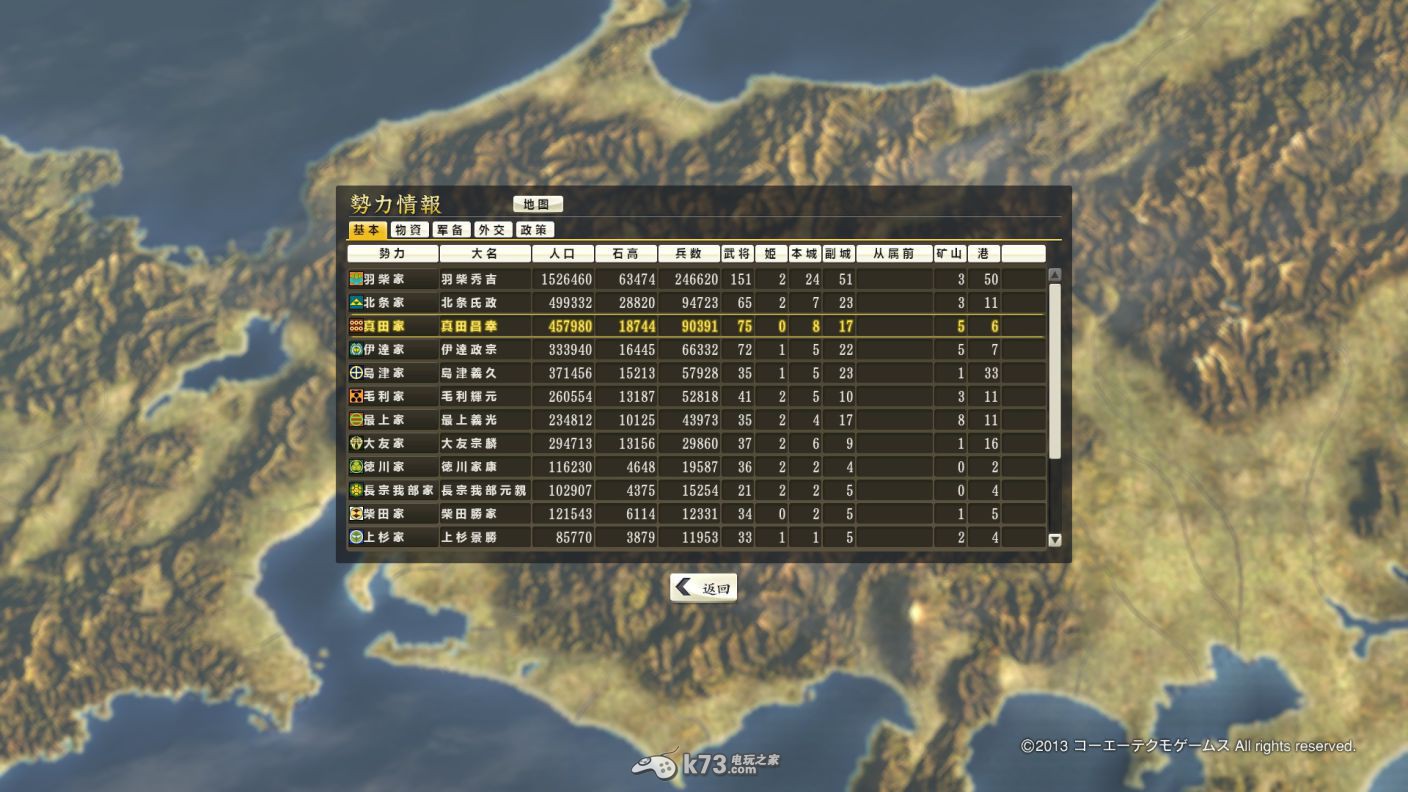Viewport: 1408px width, 792px height.
Task: Open the 外交 diplomacy tab
Action: [492, 230]
